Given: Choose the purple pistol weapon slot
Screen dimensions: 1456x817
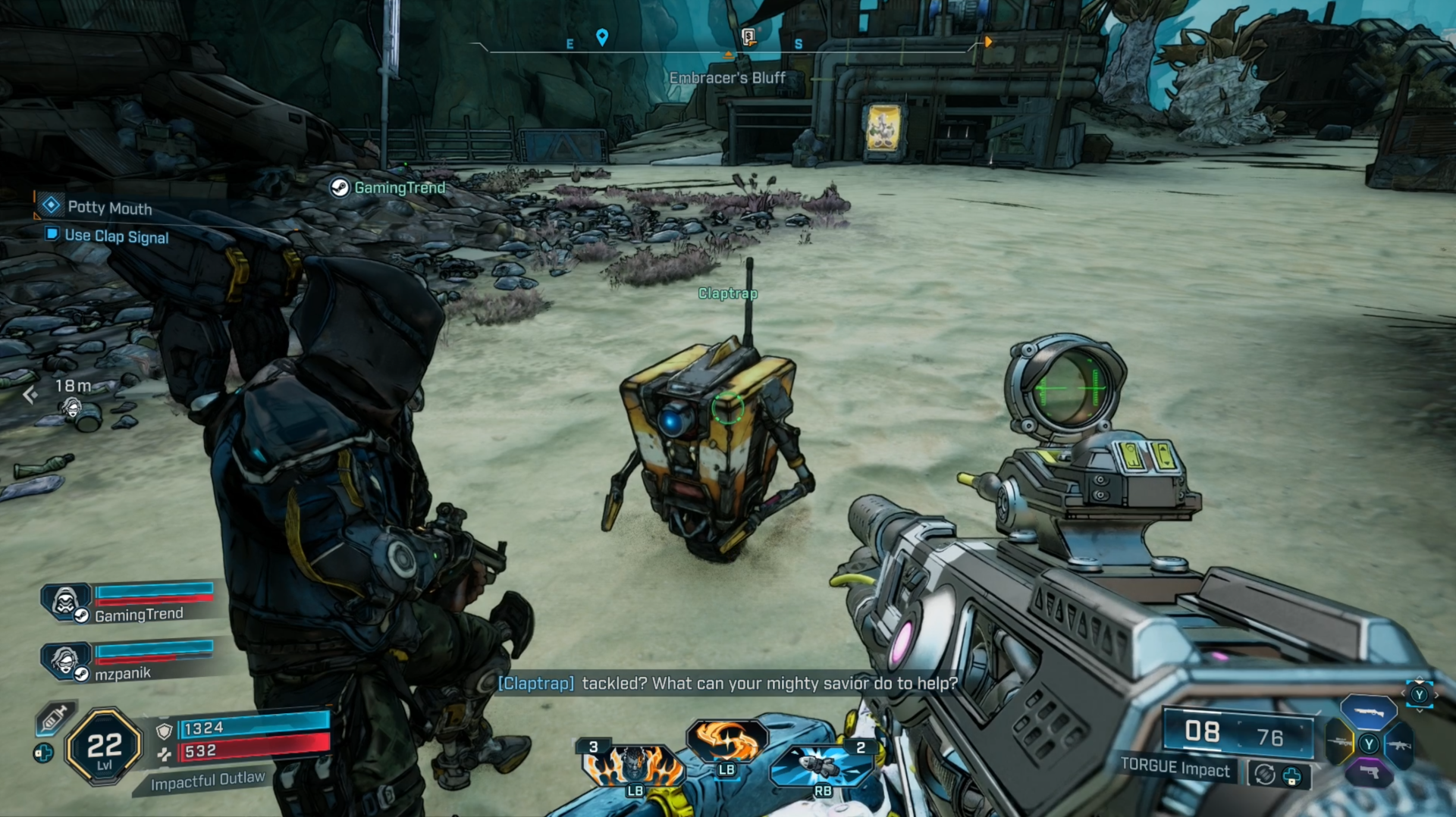Looking at the screenshot, I should click(1369, 773).
